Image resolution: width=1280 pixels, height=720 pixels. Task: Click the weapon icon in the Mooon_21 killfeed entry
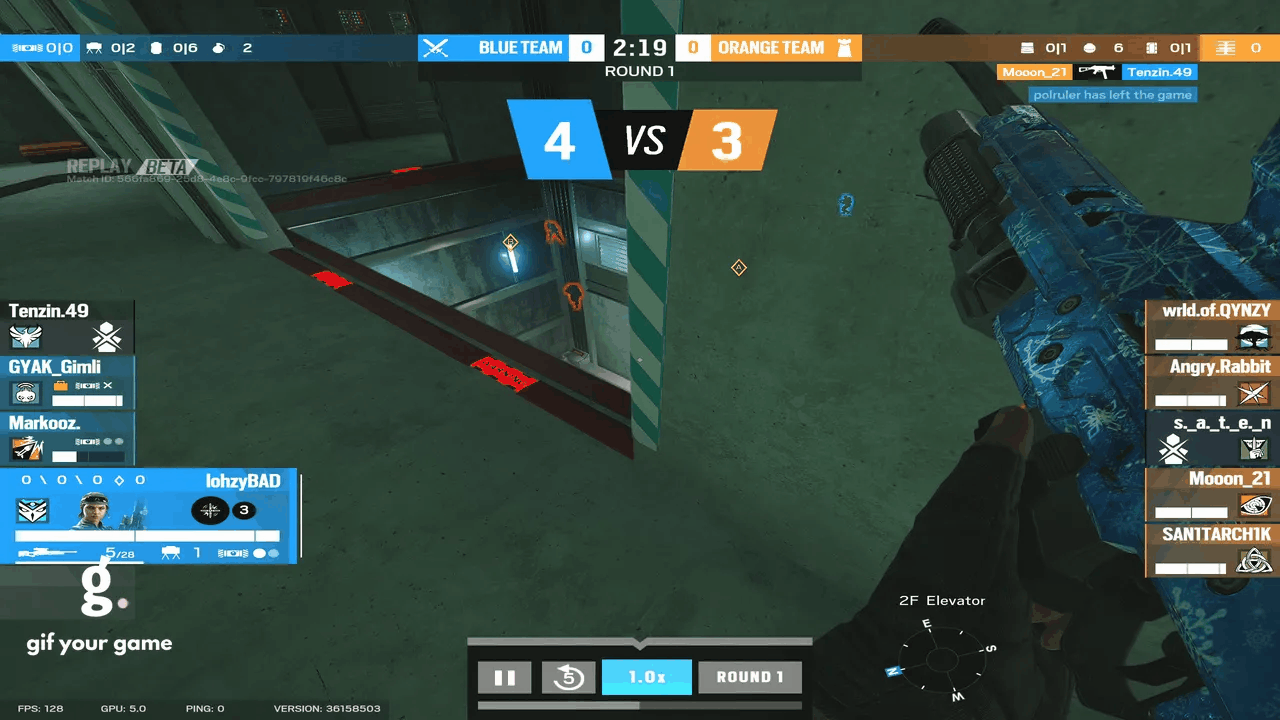point(1097,71)
